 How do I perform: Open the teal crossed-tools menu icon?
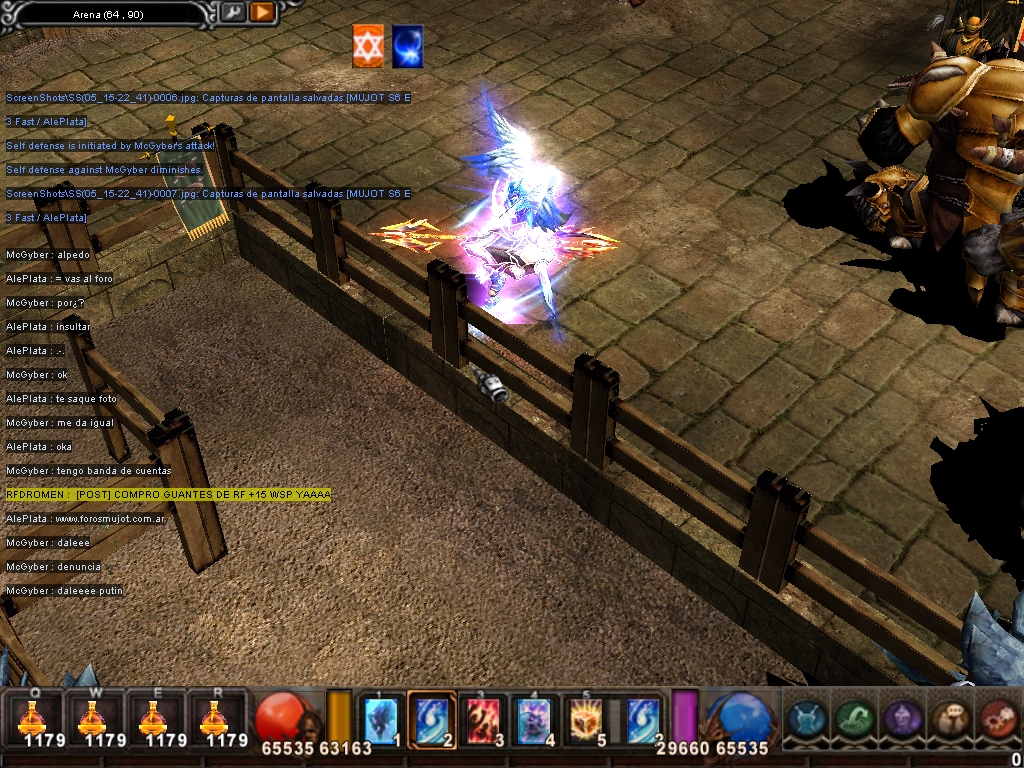pos(806,718)
